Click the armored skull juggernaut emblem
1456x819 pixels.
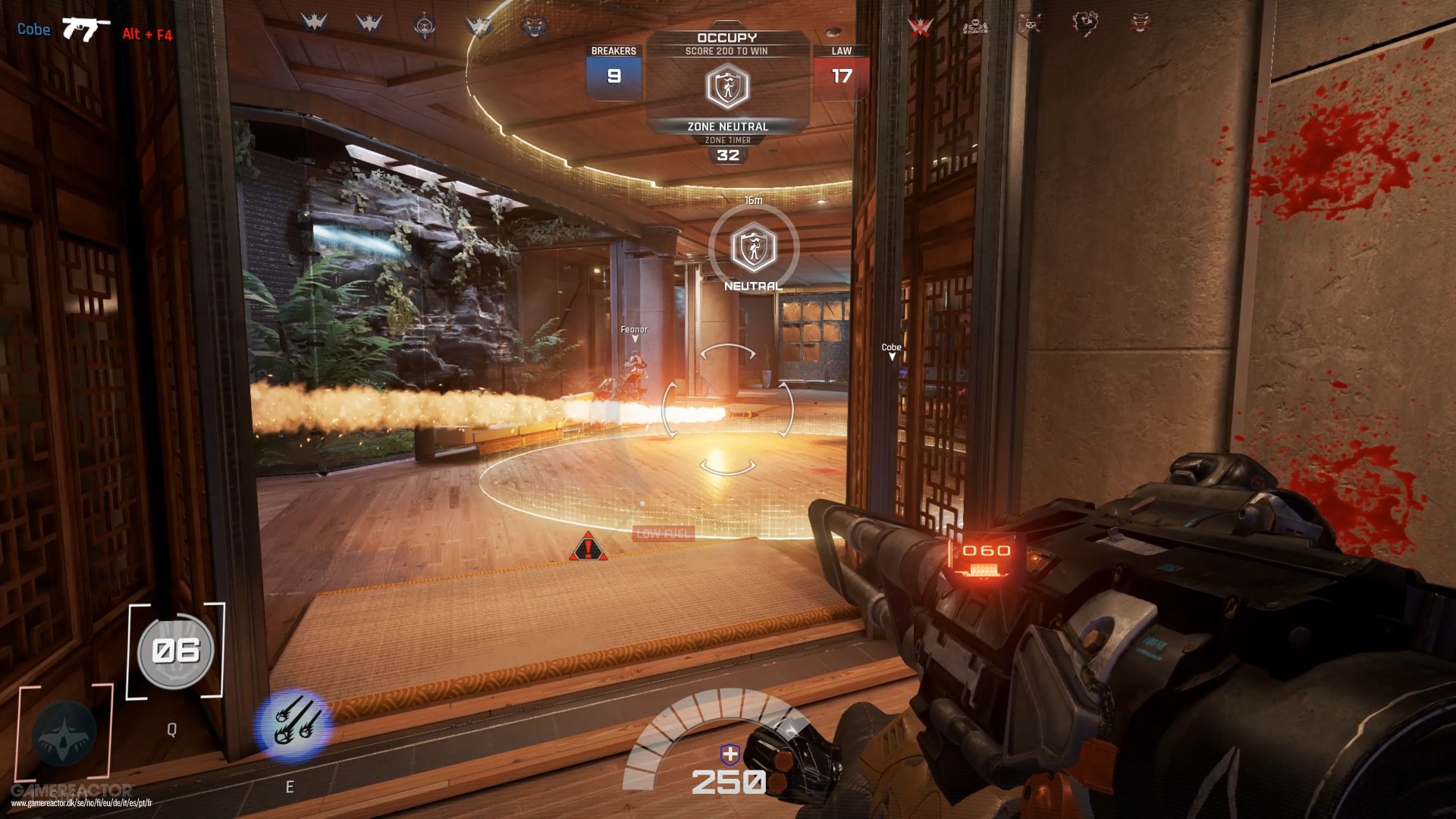976,25
